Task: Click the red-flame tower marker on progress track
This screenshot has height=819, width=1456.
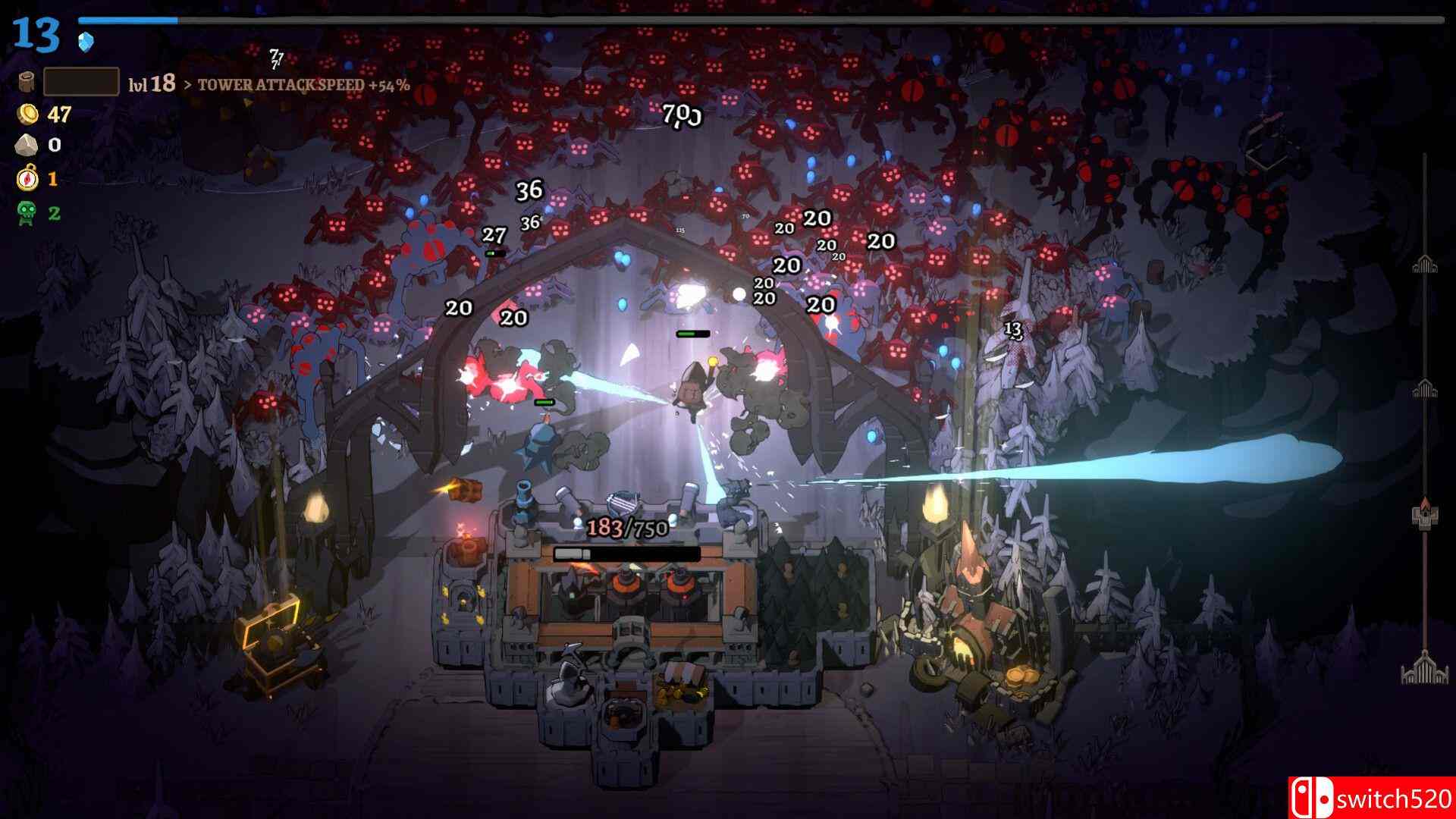Action: point(1425,513)
